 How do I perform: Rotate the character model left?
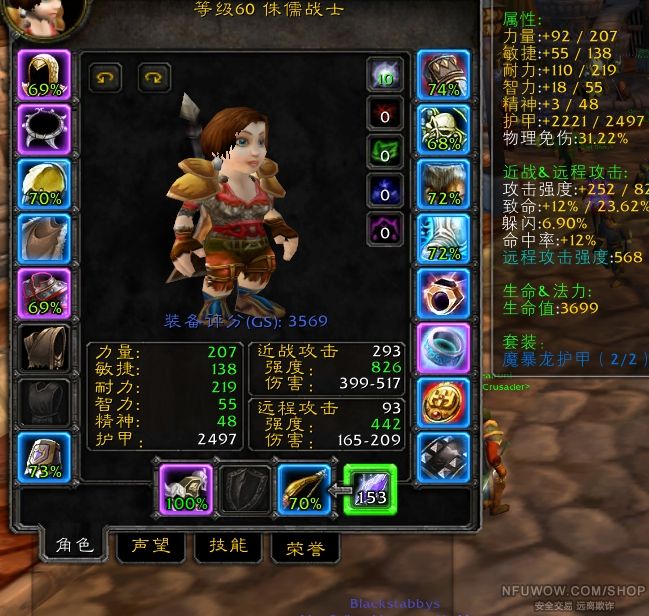(106, 76)
